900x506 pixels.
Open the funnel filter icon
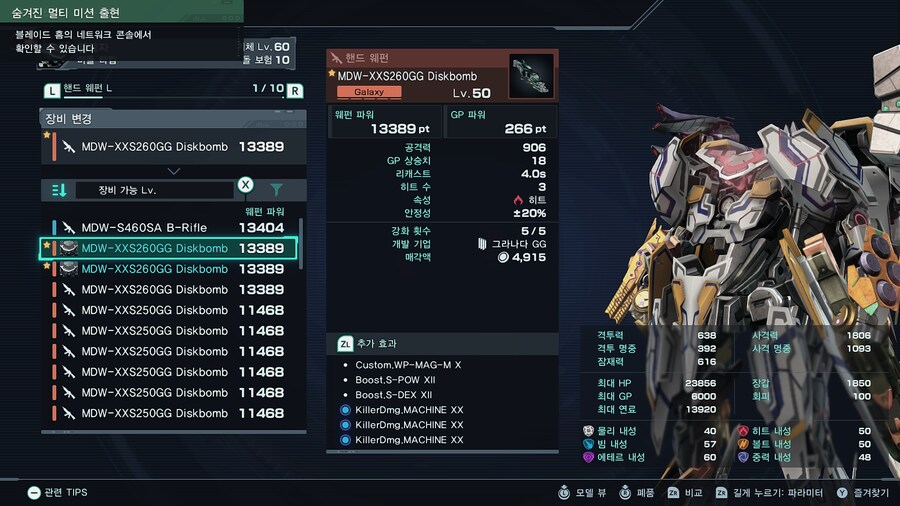pos(277,190)
